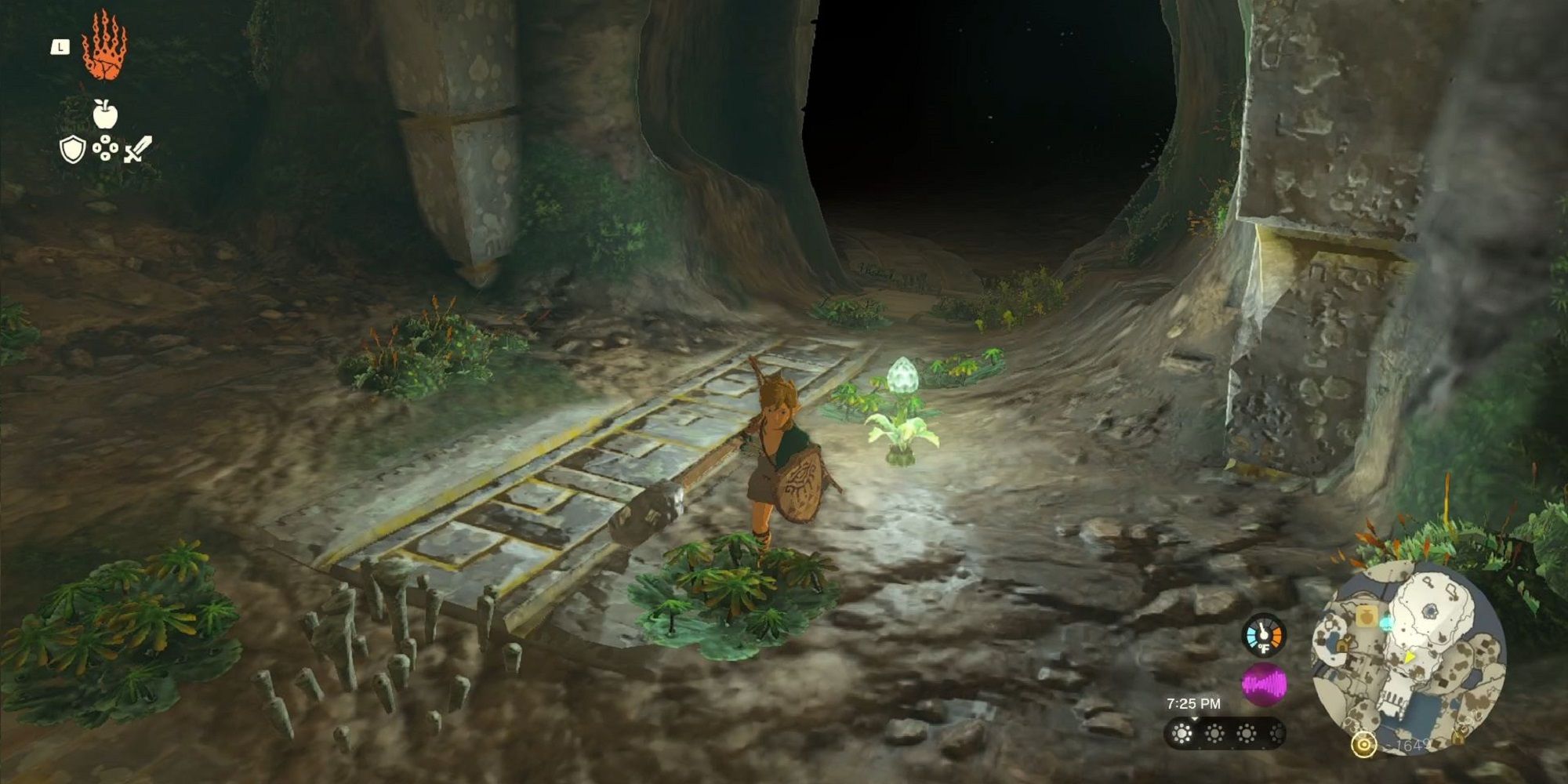Click the rupee icon below the minimap
Screen dimensions: 1568x784
pos(1364,745)
